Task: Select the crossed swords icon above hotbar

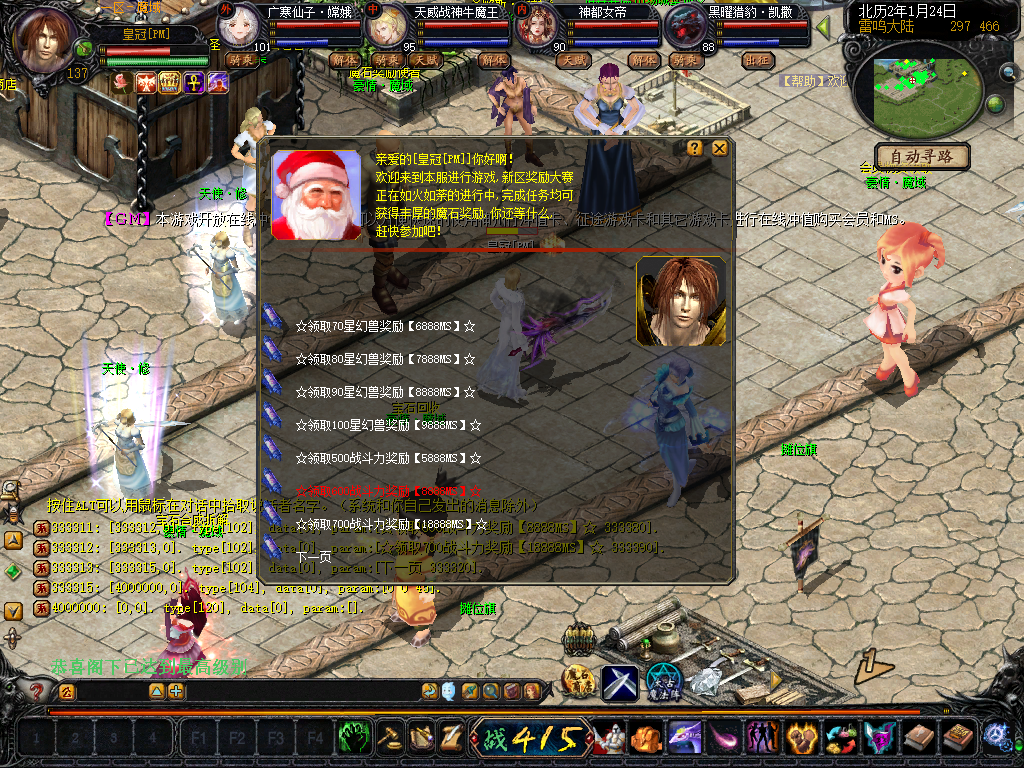Action: (620, 683)
